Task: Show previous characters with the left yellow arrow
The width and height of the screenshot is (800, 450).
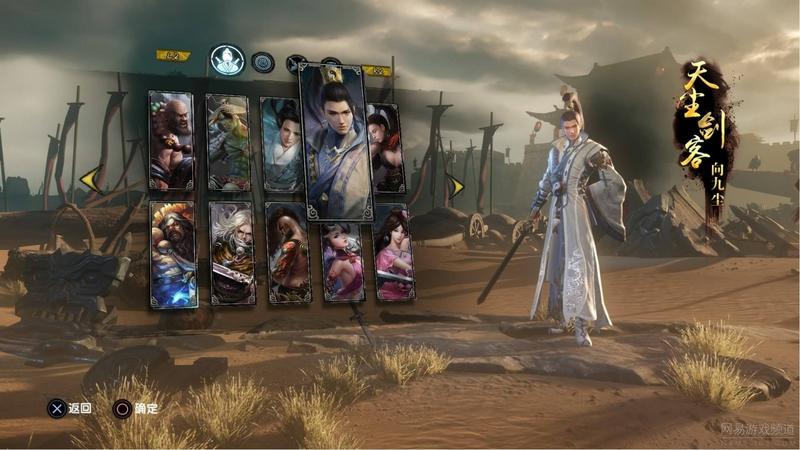Action: pos(89,179)
